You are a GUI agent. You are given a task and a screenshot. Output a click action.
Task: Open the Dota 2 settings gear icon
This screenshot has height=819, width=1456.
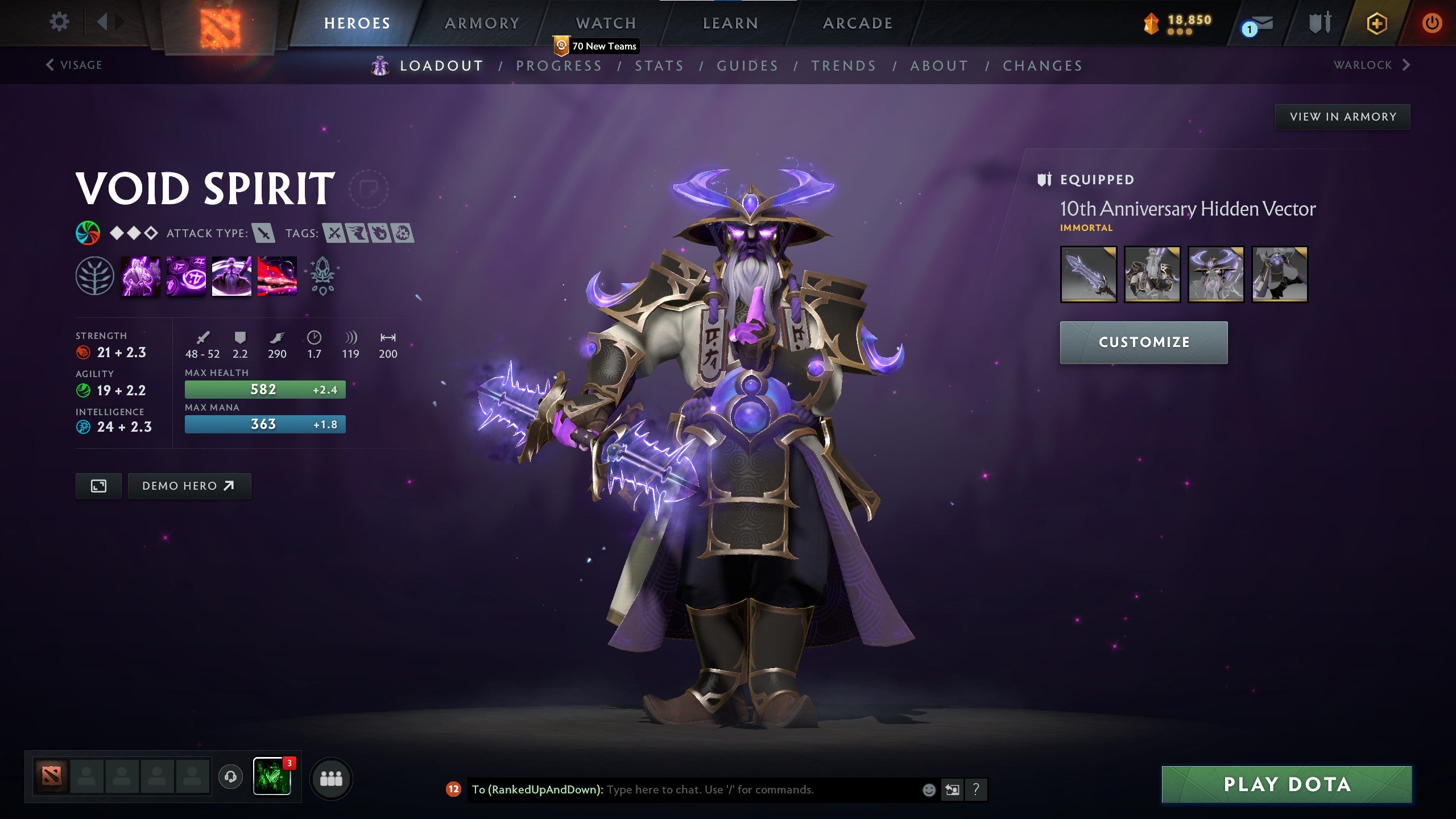pyautogui.click(x=59, y=21)
